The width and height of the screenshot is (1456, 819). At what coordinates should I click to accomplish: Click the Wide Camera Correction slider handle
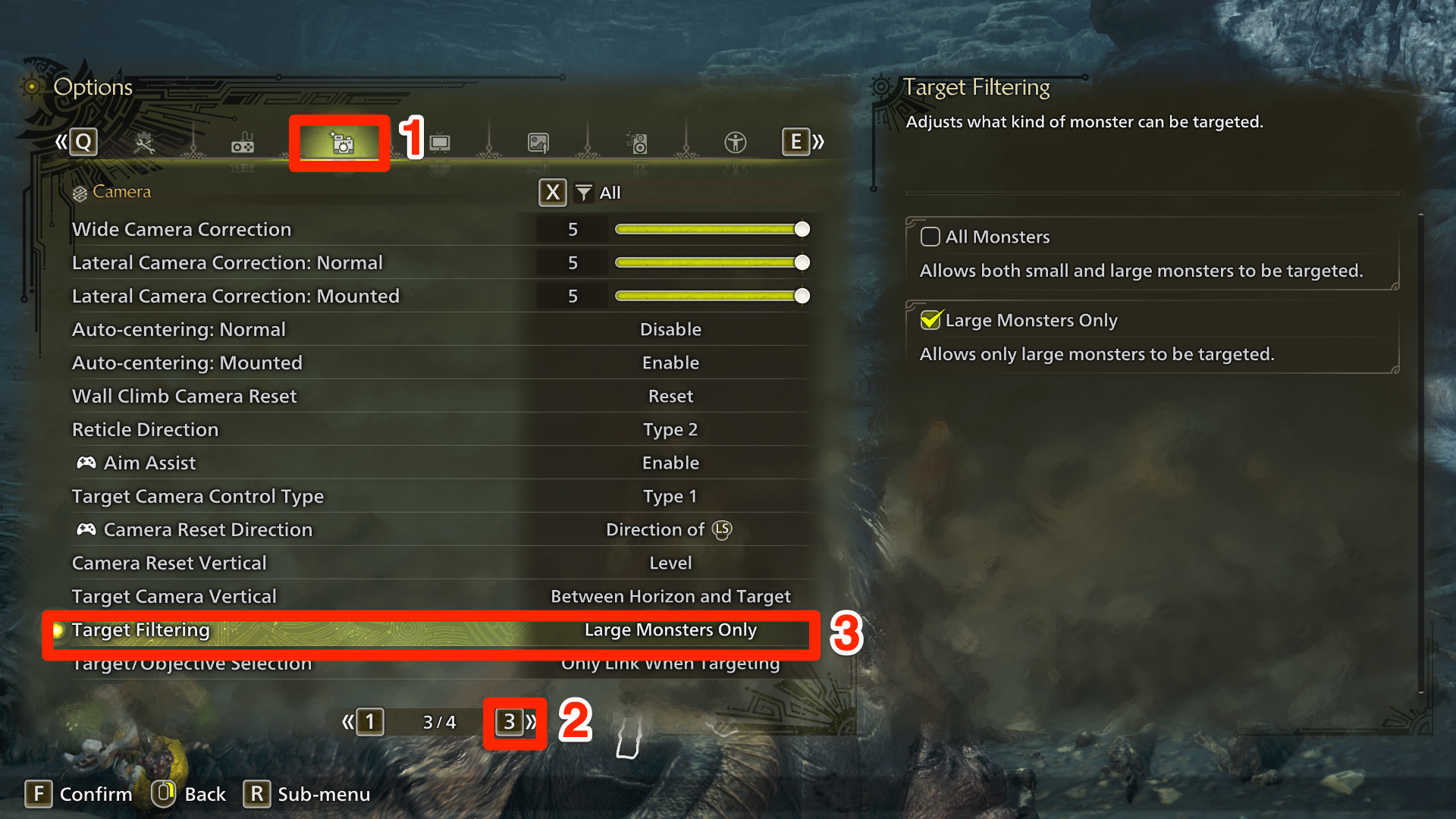pos(802,229)
